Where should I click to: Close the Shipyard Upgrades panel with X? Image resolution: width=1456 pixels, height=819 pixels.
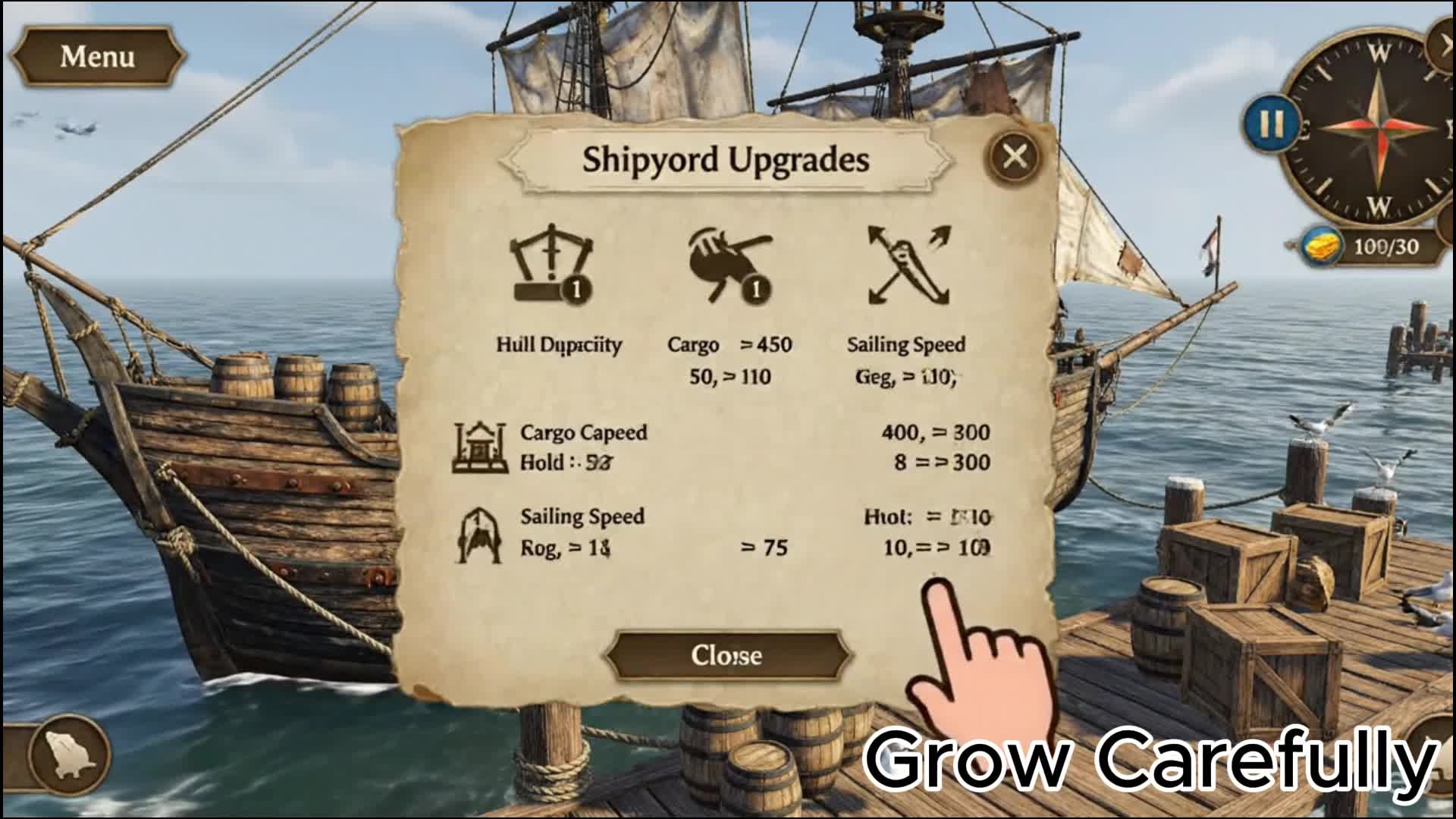click(1015, 157)
